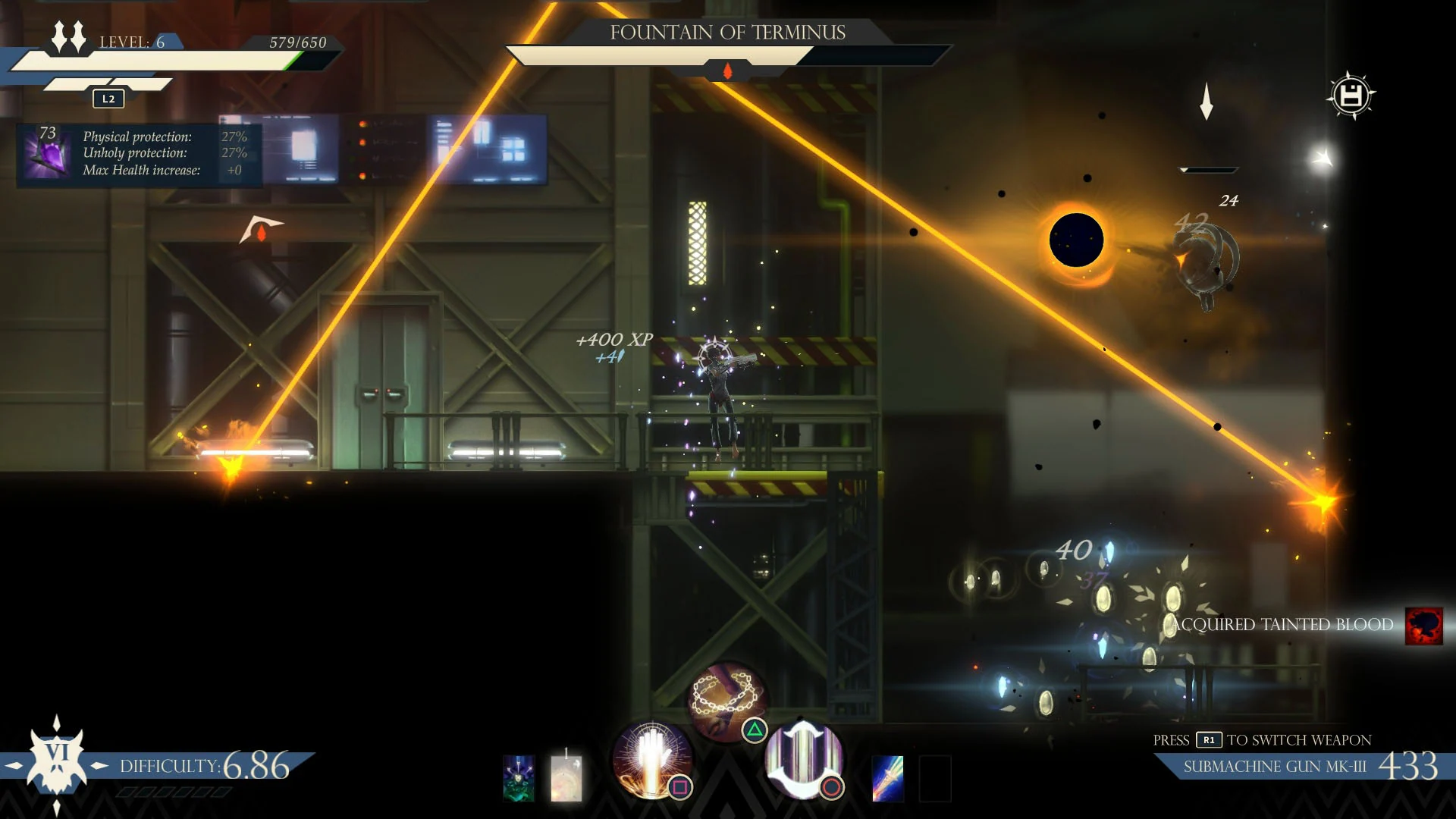
Task: Toggle the L2 ability prompt badge
Action: [x=107, y=99]
